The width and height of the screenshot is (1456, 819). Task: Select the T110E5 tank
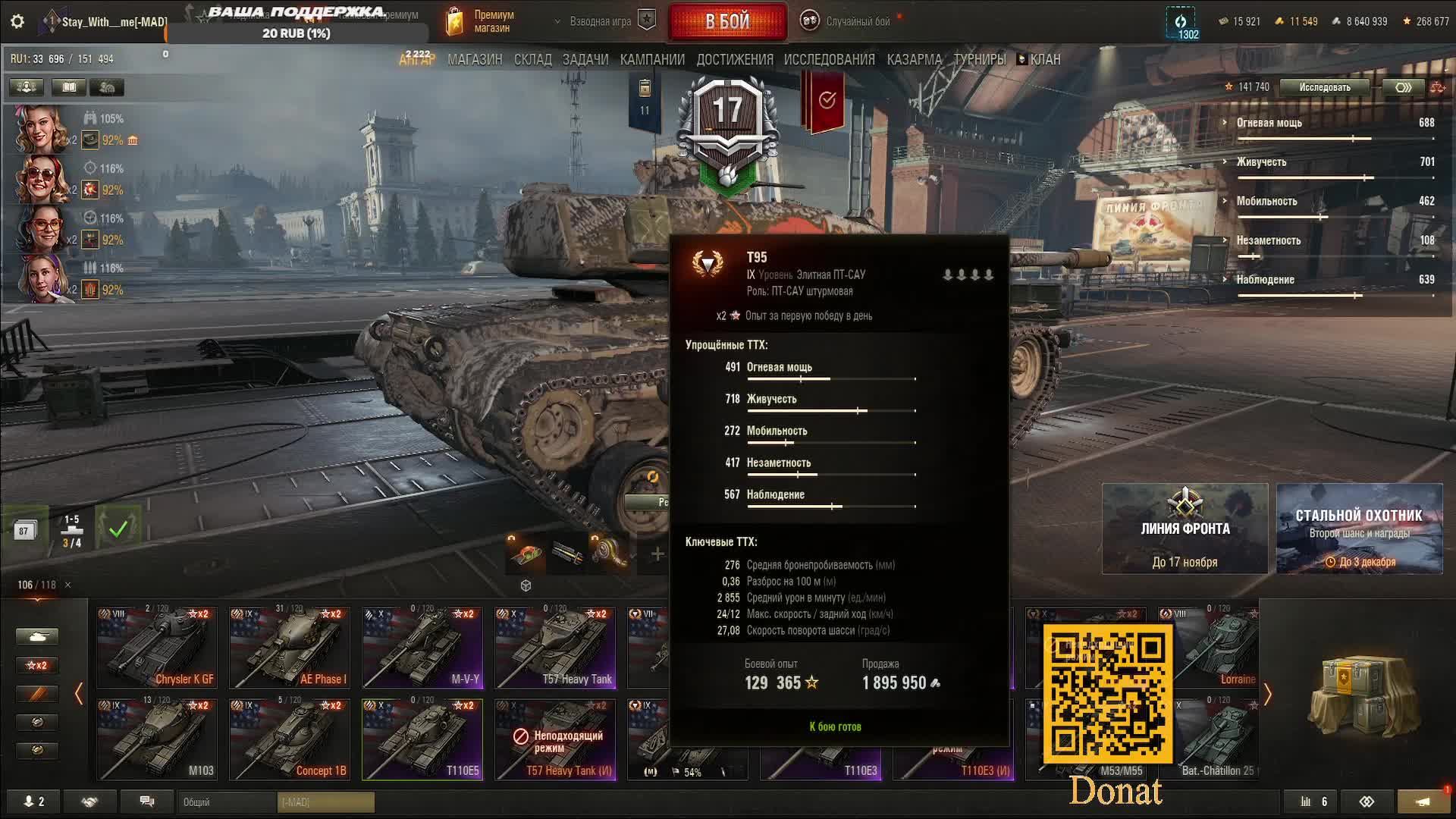422,739
